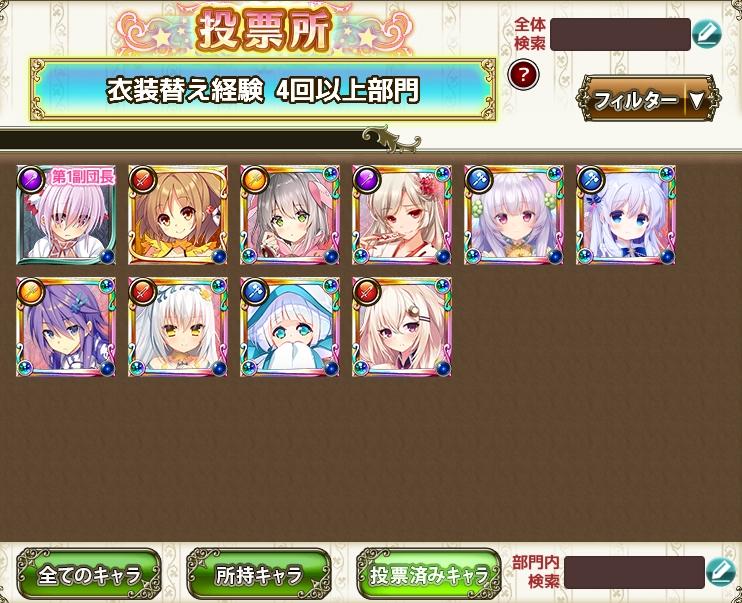Click the pencil icon beside 部門内検索
The image size is (742, 603).
720,573
